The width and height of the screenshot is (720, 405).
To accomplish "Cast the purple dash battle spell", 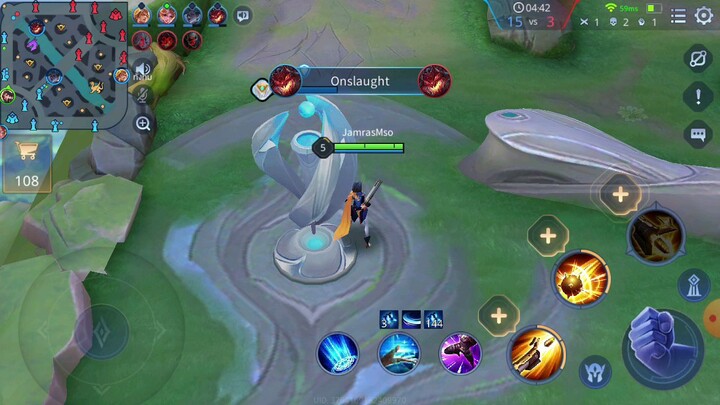I will [460, 353].
